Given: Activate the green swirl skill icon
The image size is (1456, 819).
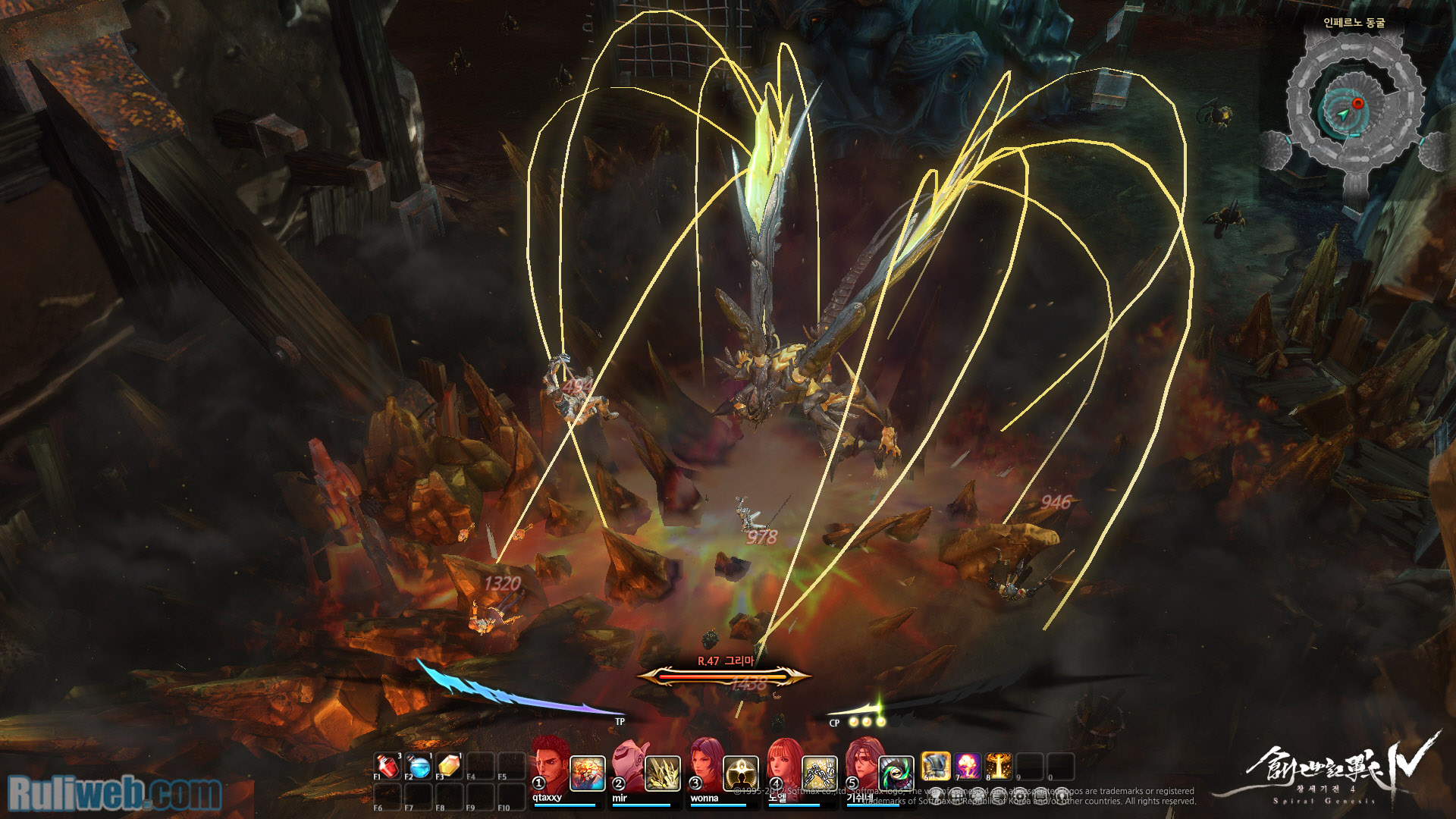Looking at the screenshot, I should point(896,773).
